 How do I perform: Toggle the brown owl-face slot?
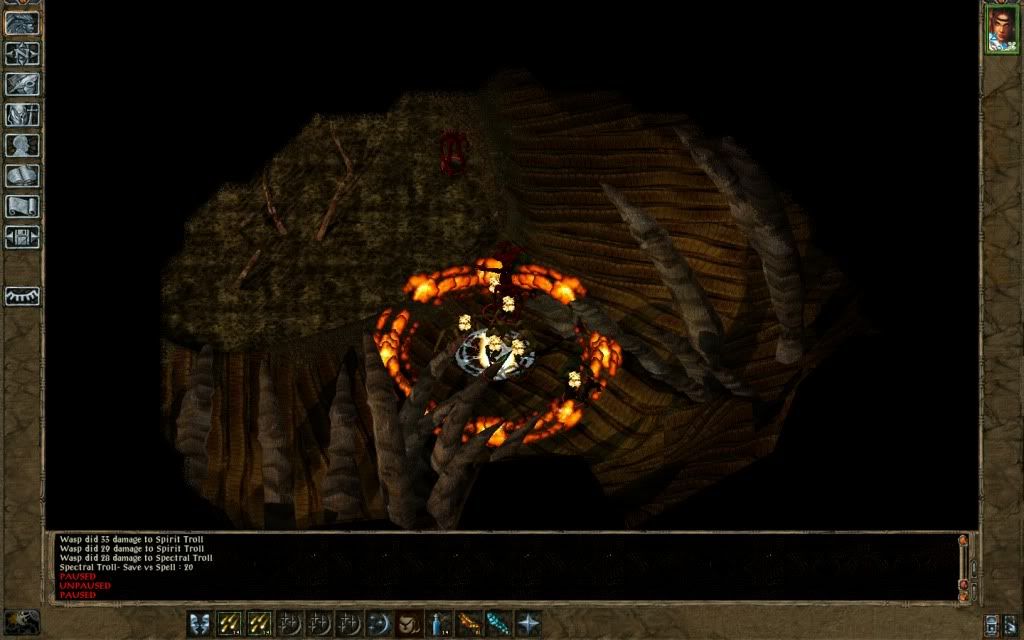tap(409, 623)
